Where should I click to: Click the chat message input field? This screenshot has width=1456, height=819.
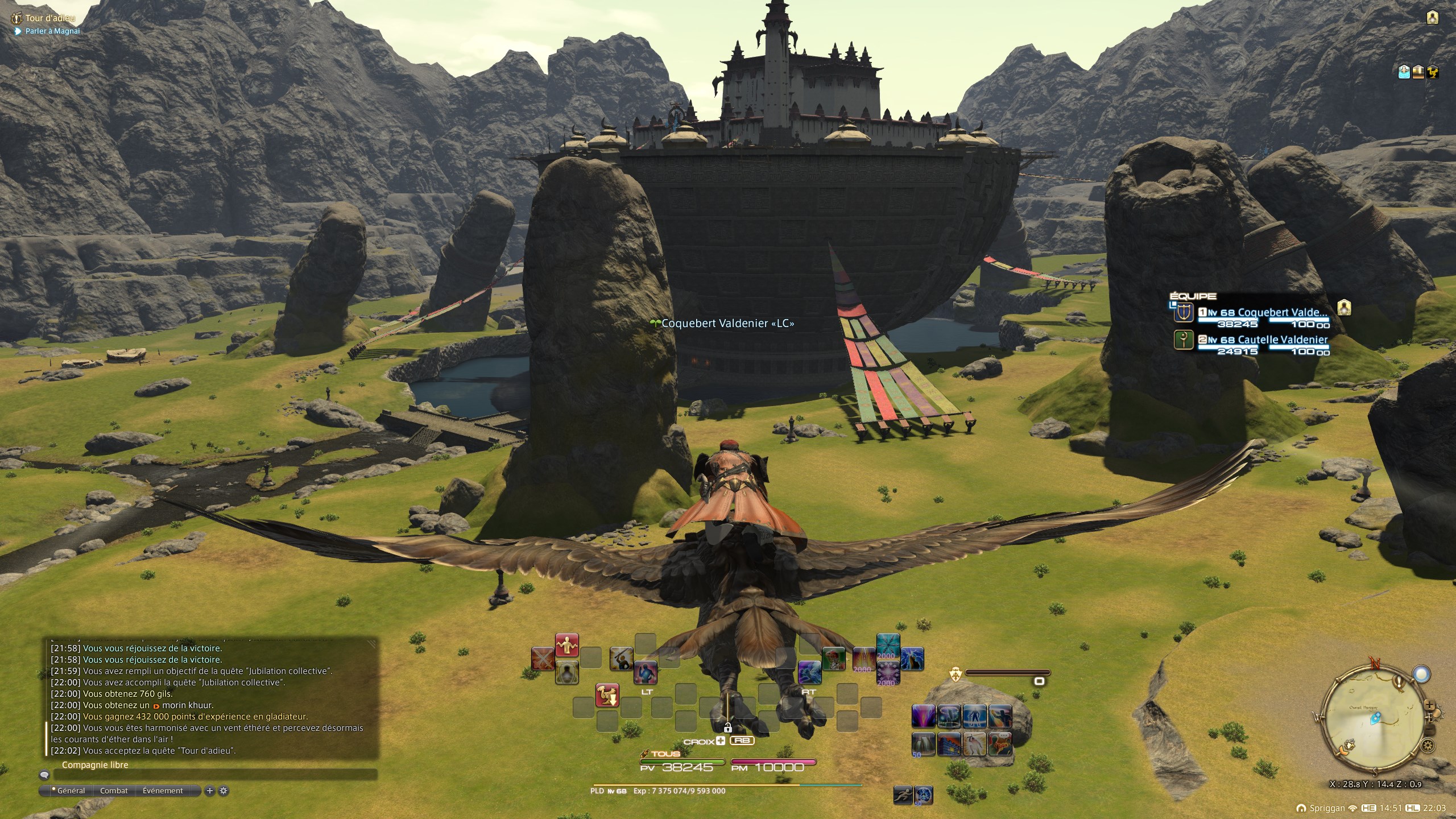click(x=215, y=775)
